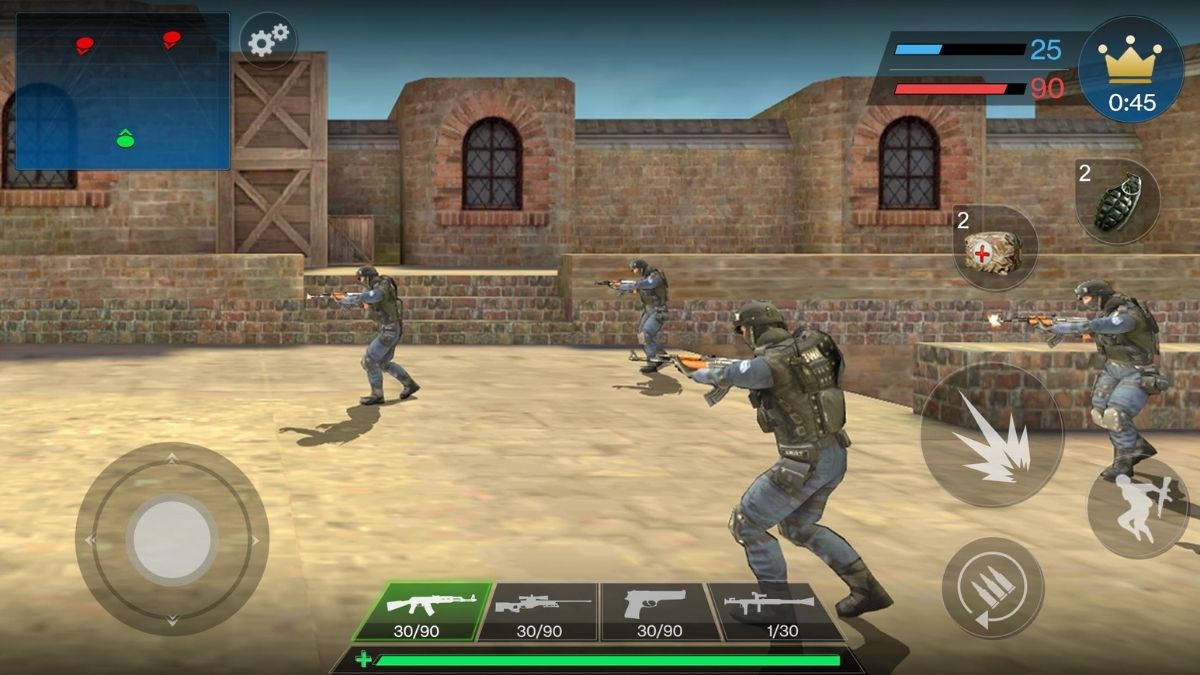Throw a grenade using the grenade button
The width and height of the screenshot is (1200, 675).
pyautogui.click(x=1117, y=200)
